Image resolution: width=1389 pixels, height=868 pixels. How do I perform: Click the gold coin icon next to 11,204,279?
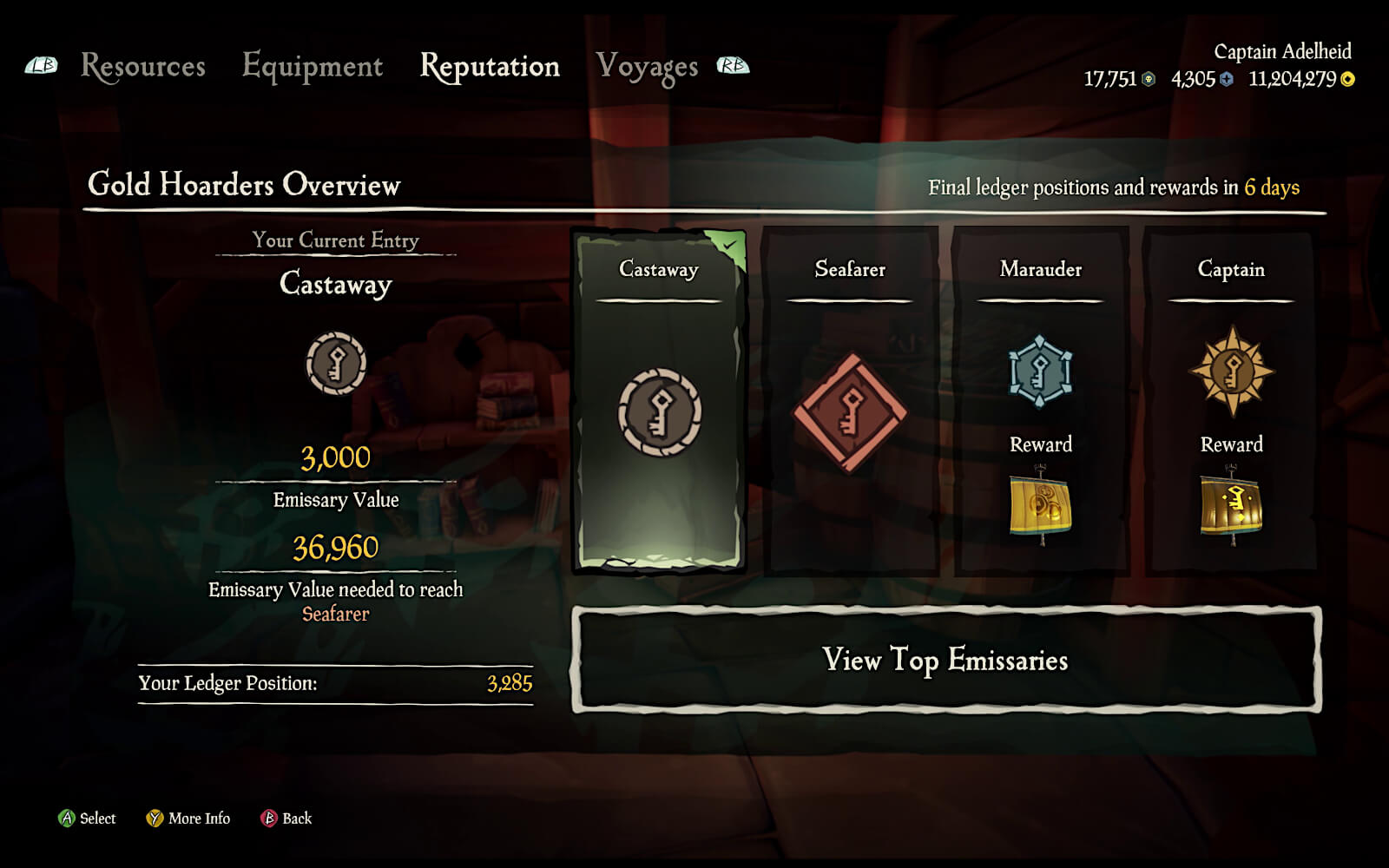(x=1350, y=78)
